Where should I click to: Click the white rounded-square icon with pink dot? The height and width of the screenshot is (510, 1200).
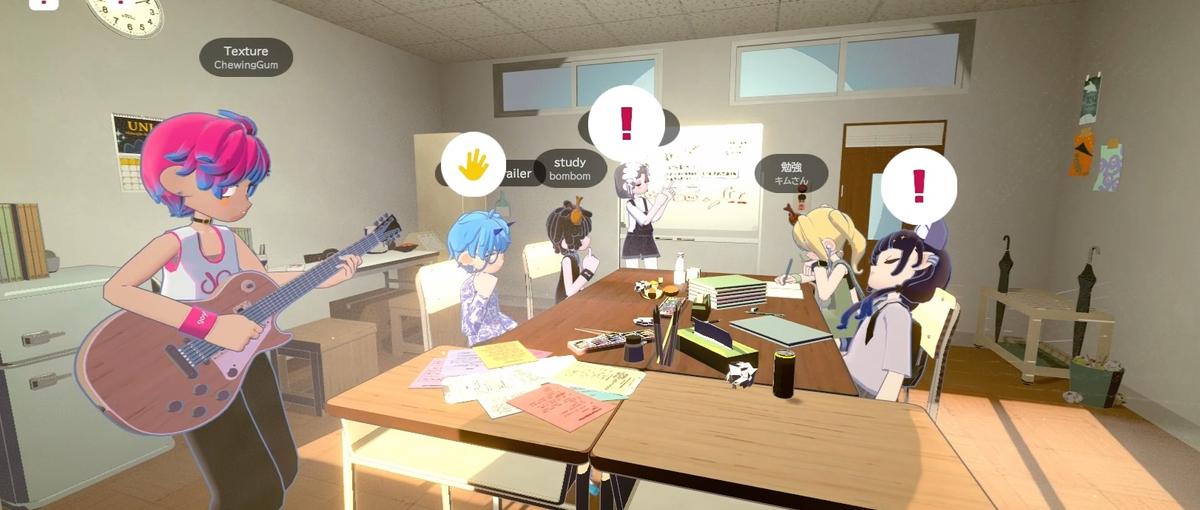point(45,3)
